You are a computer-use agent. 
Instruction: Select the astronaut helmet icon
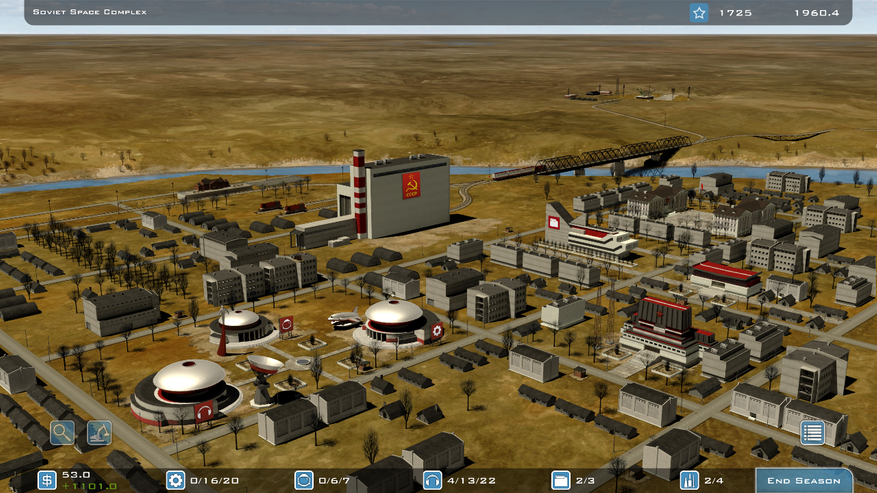[303, 480]
